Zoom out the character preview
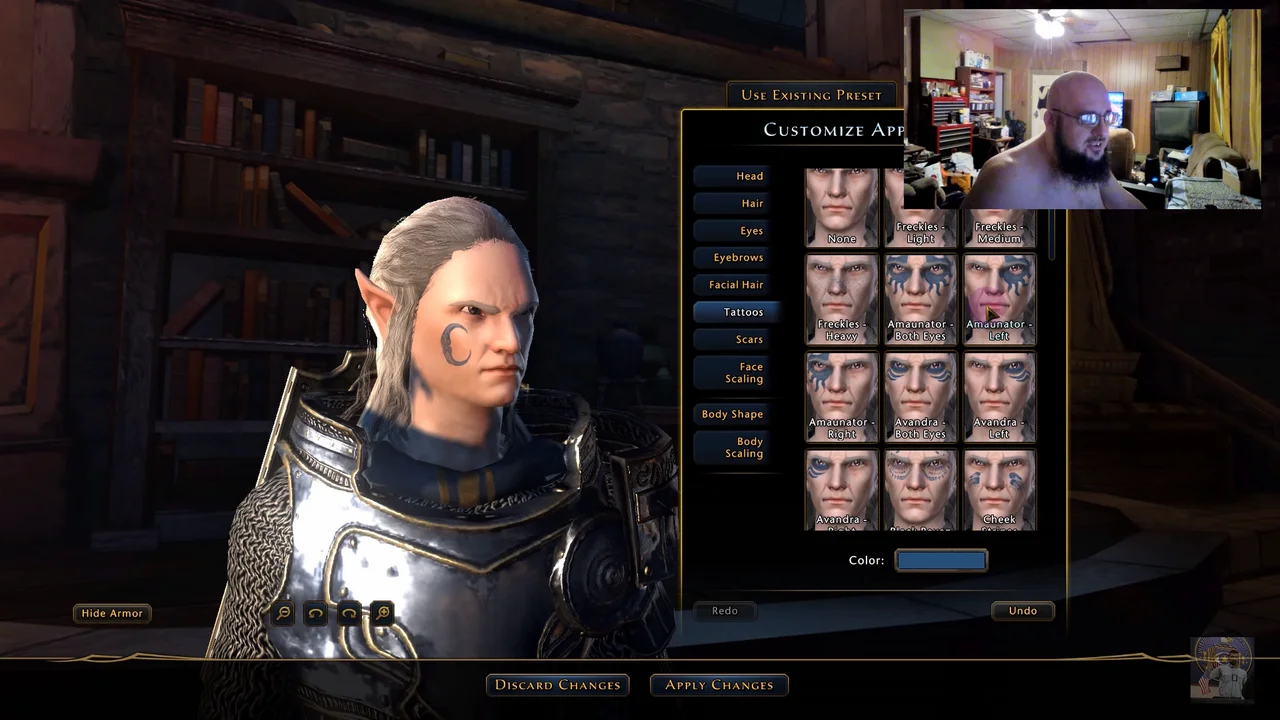The image size is (1280, 720). point(283,613)
